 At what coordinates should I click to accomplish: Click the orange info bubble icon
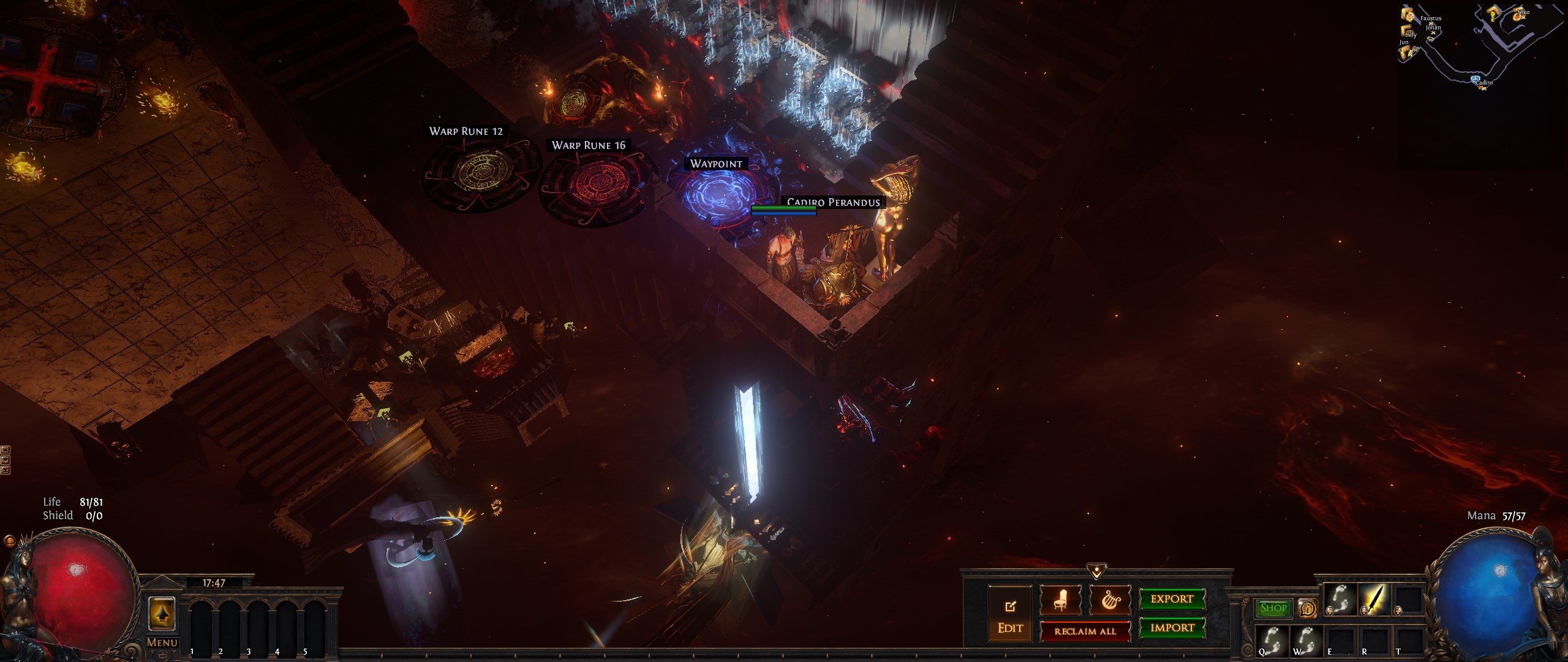point(1308,608)
